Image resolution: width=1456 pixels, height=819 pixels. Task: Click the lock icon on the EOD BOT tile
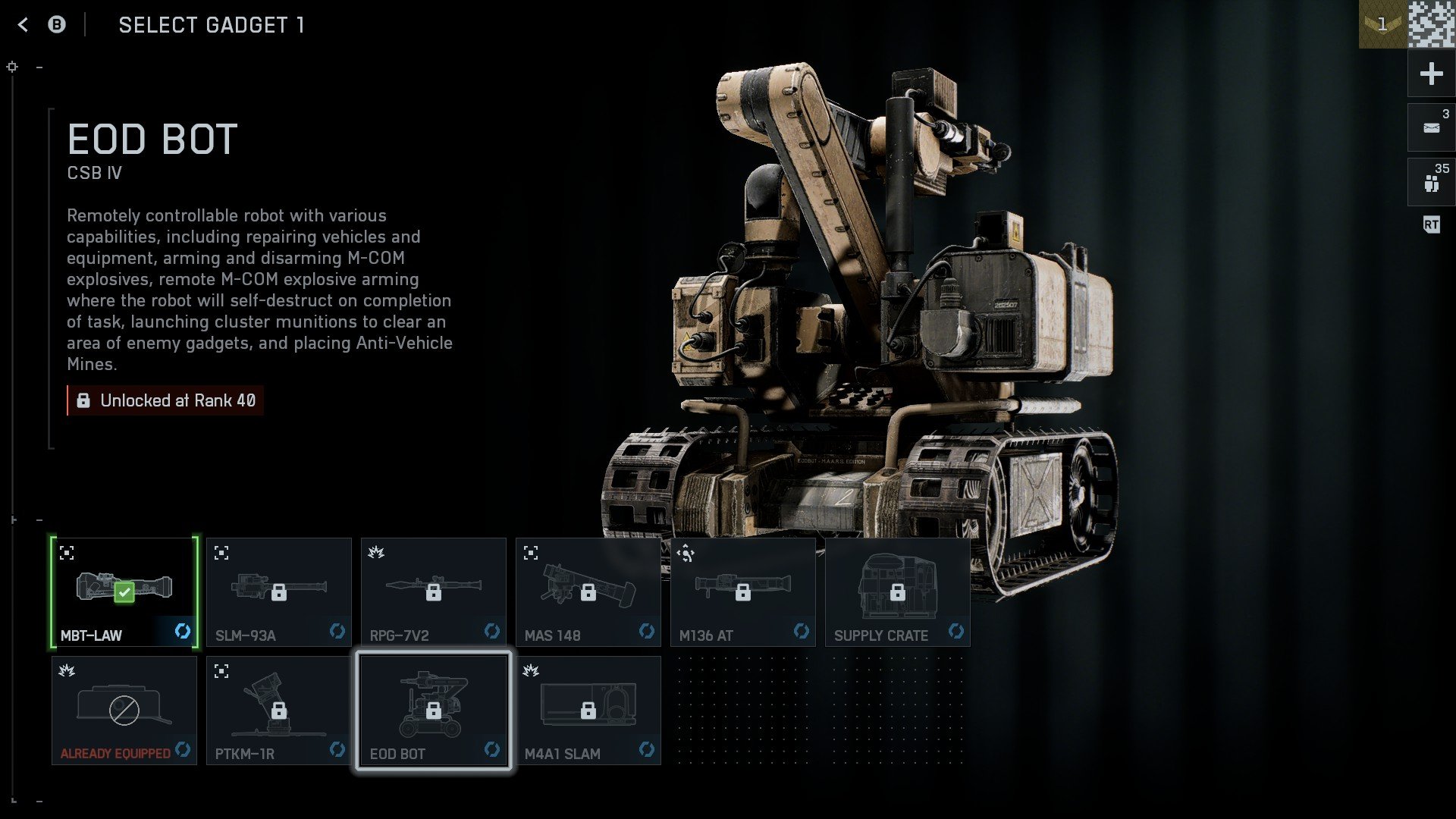[434, 710]
